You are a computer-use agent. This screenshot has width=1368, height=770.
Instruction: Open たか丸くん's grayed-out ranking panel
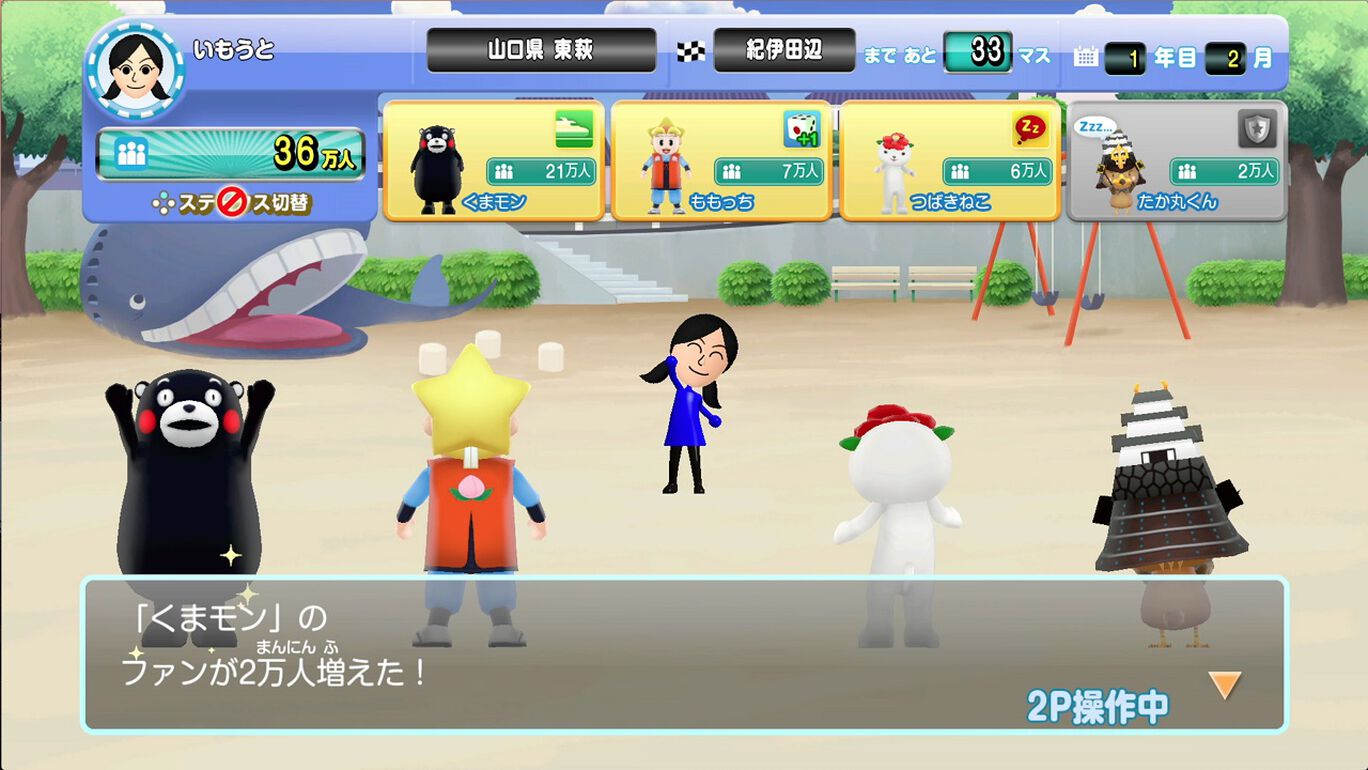click(x=1178, y=160)
